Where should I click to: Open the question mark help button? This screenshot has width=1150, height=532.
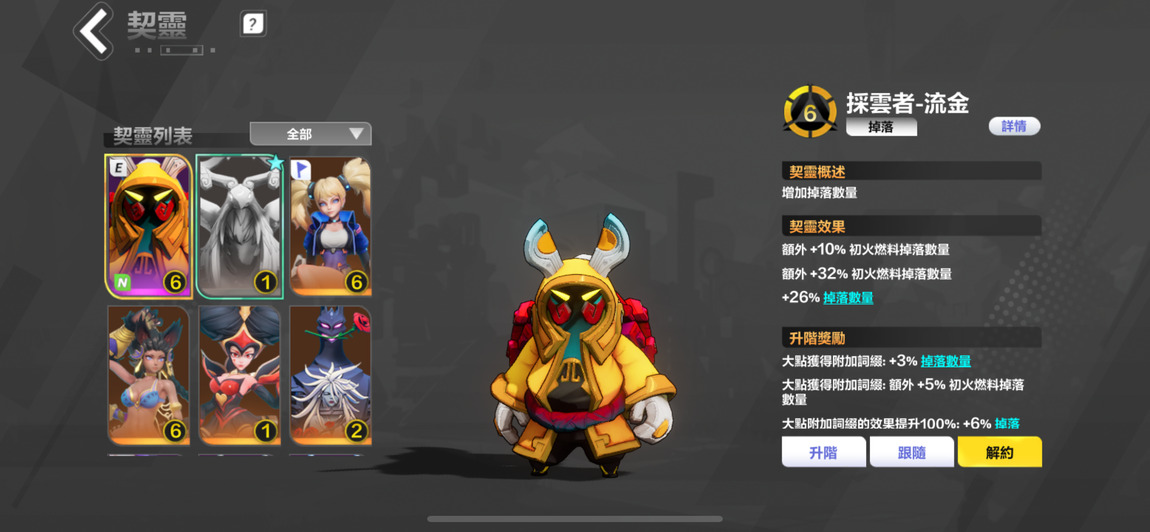[x=253, y=24]
